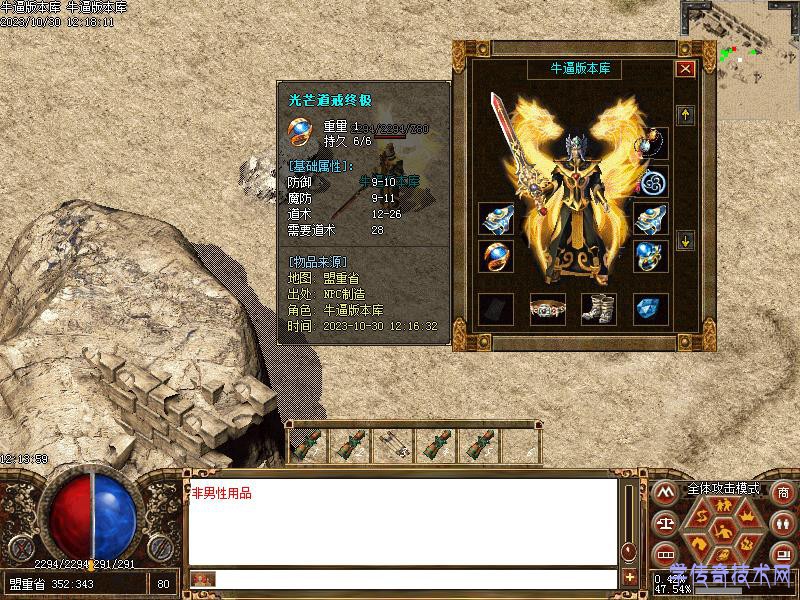Image resolution: width=800 pixels, height=600 pixels.
Task: Select the equipped boots slot
Action: click(x=598, y=308)
